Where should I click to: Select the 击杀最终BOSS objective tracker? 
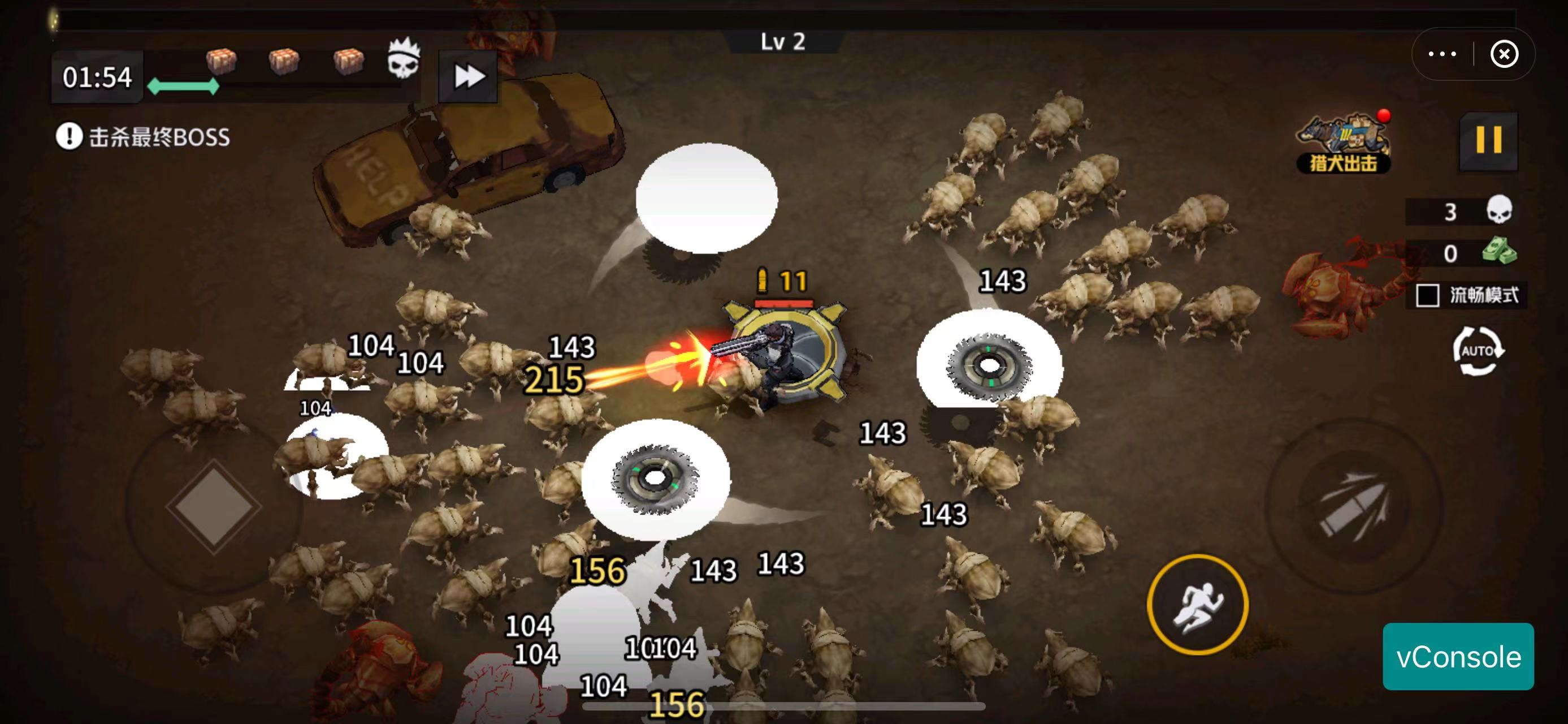pyautogui.click(x=144, y=136)
